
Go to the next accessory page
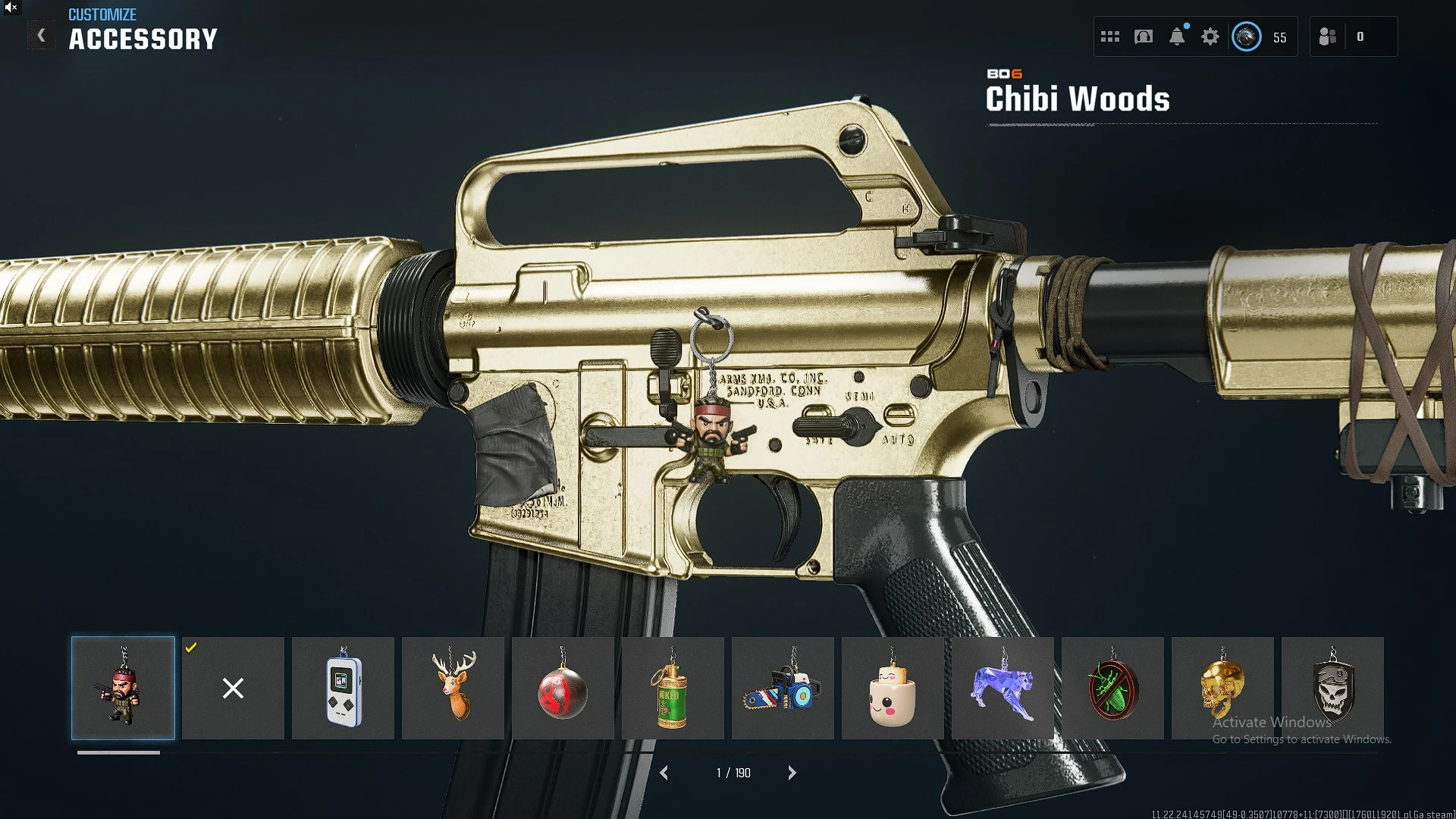click(x=792, y=773)
